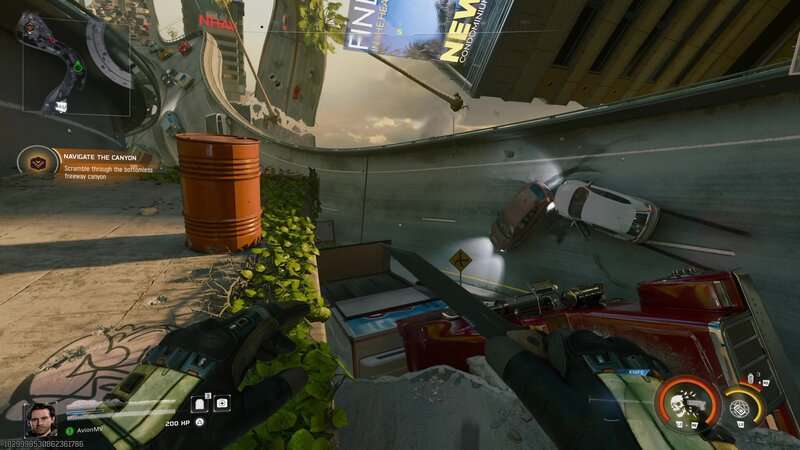Use the medkit item slot
This screenshot has width=800, height=450.
click(222, 404)
